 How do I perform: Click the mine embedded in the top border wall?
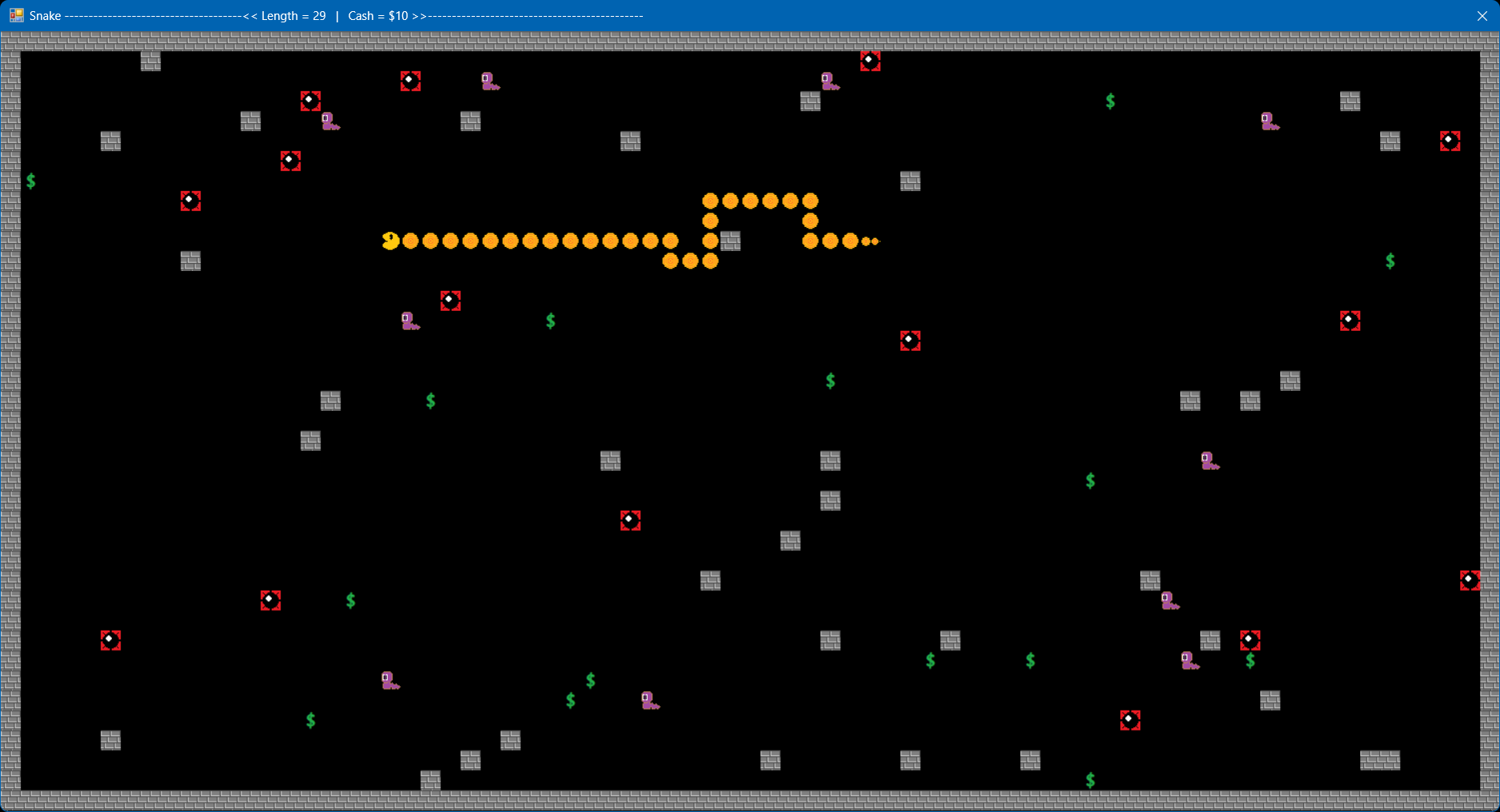click(x=871, y=60)
